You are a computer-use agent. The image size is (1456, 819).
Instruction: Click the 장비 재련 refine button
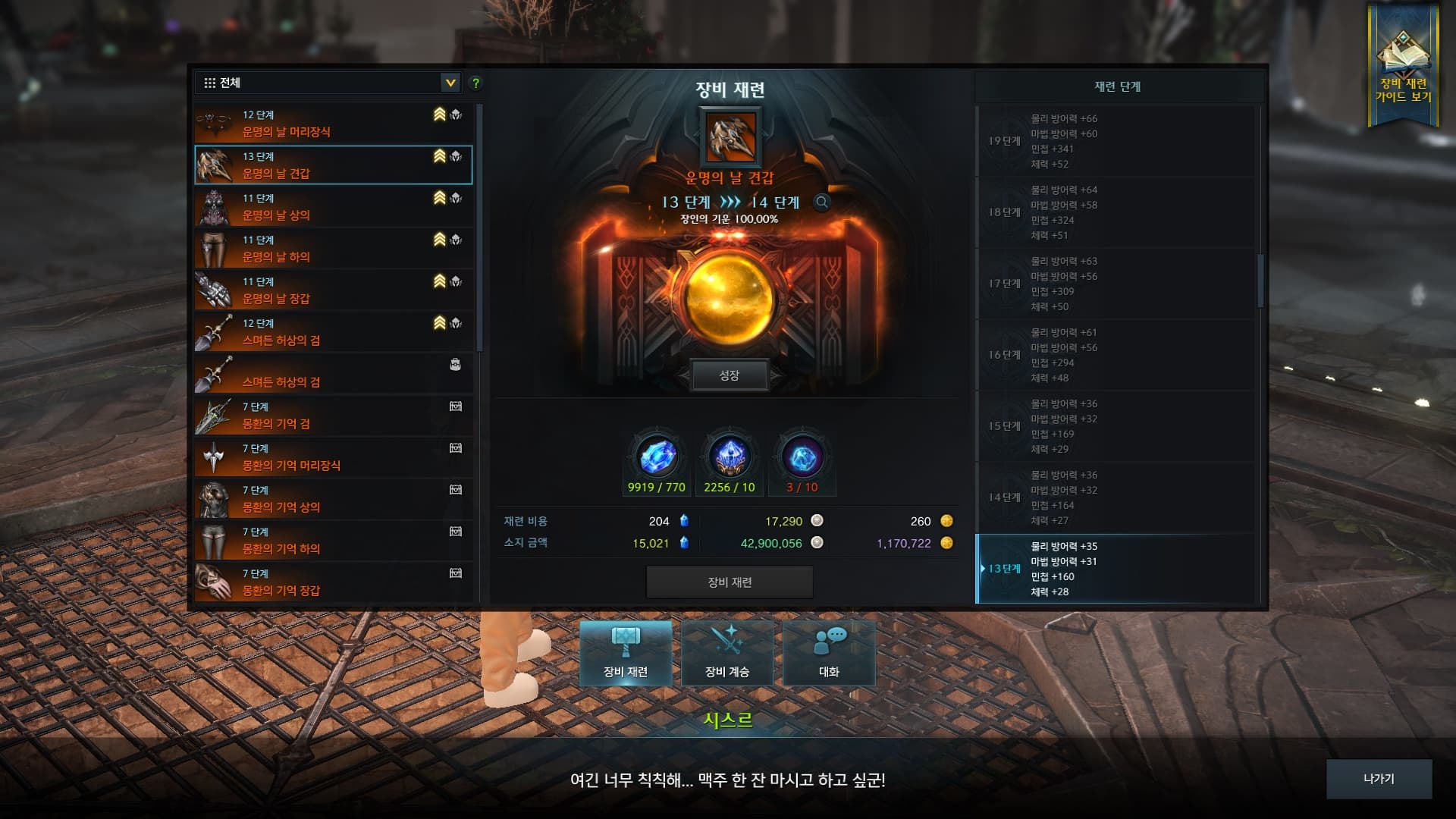coord(730,582)
